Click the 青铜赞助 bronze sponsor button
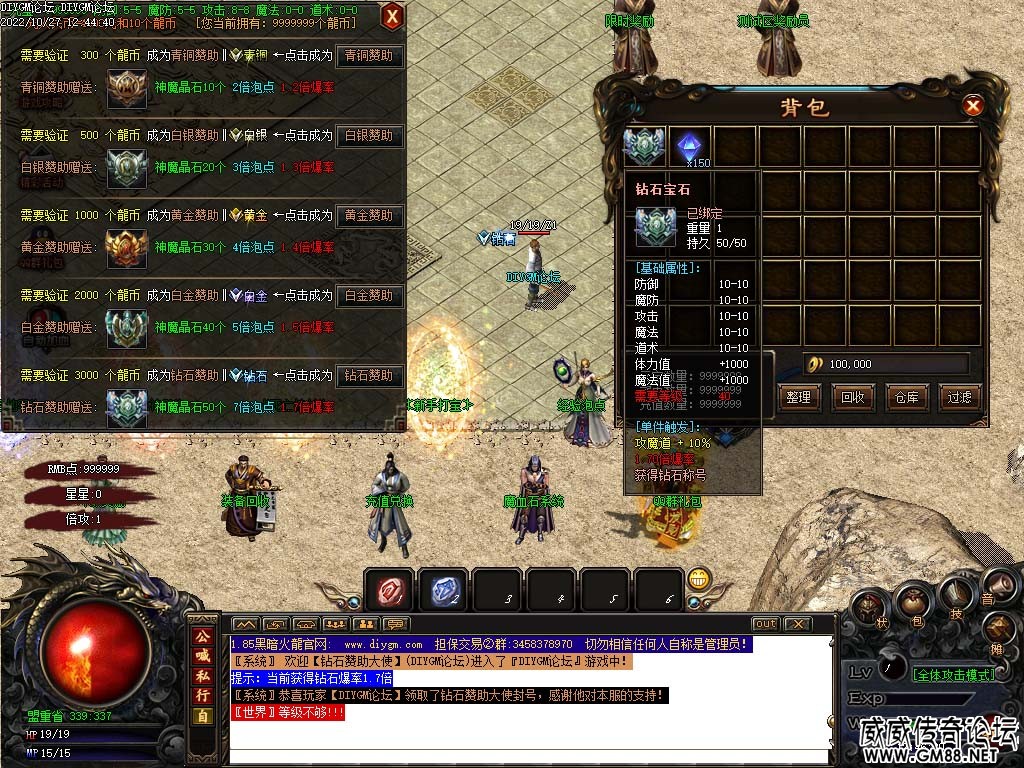1024x768 pixels. pyautogui.click(x=369, y=56)
